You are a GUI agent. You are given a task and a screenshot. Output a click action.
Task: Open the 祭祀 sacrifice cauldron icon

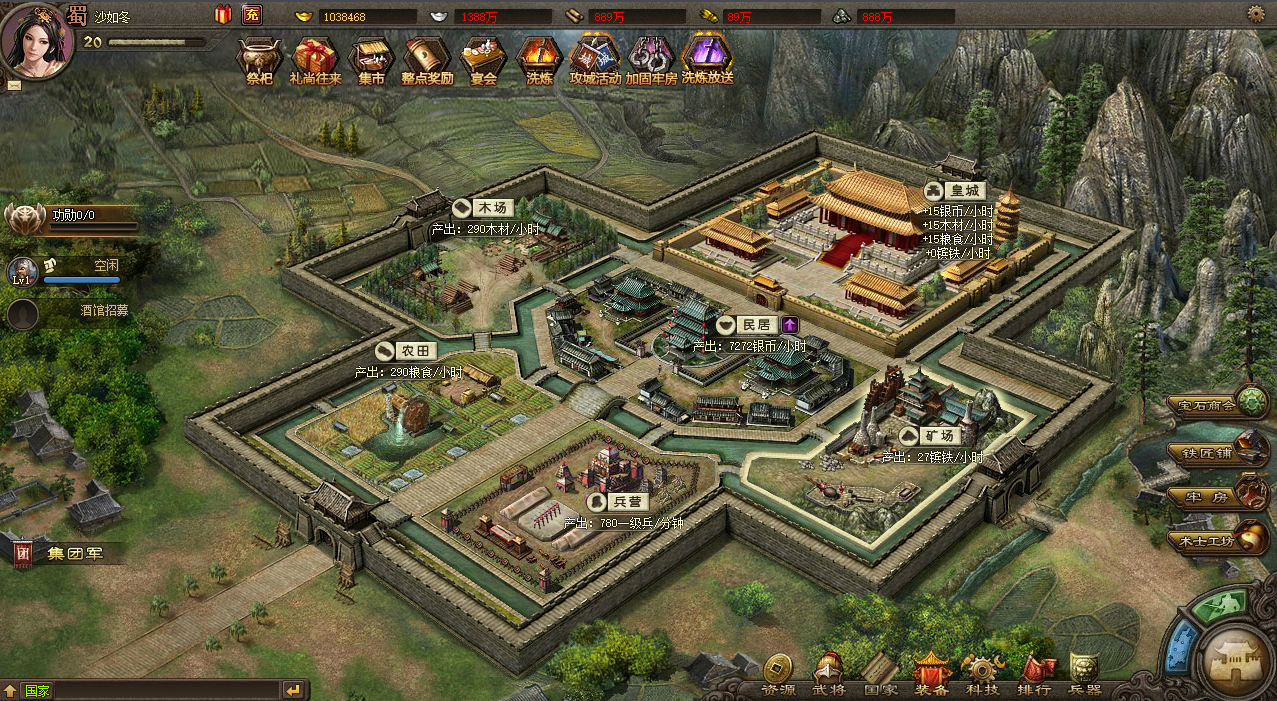pyautogui.click(x=259, y=58)
